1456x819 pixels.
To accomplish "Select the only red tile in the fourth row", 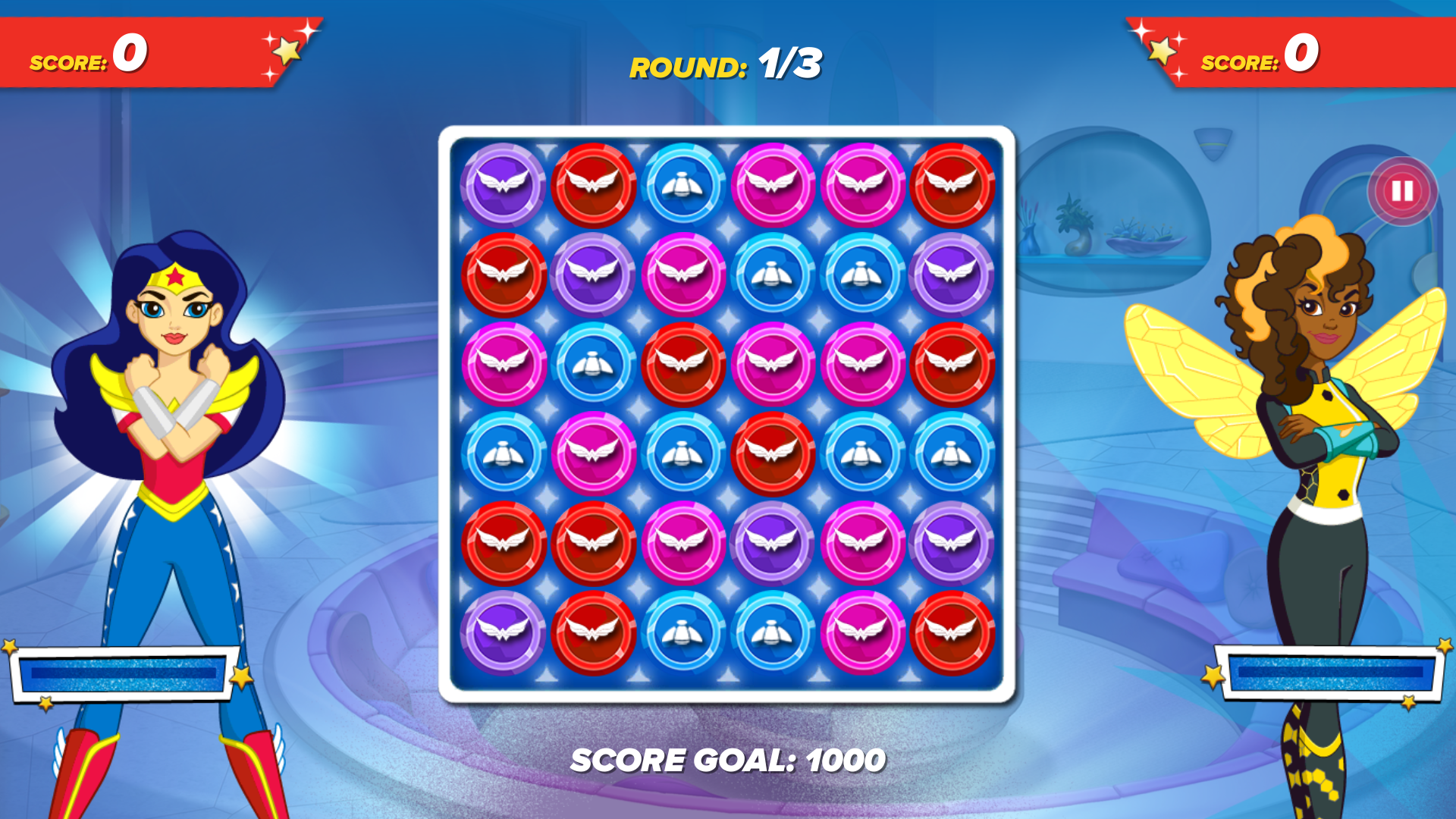I will [x=772, y=453].
